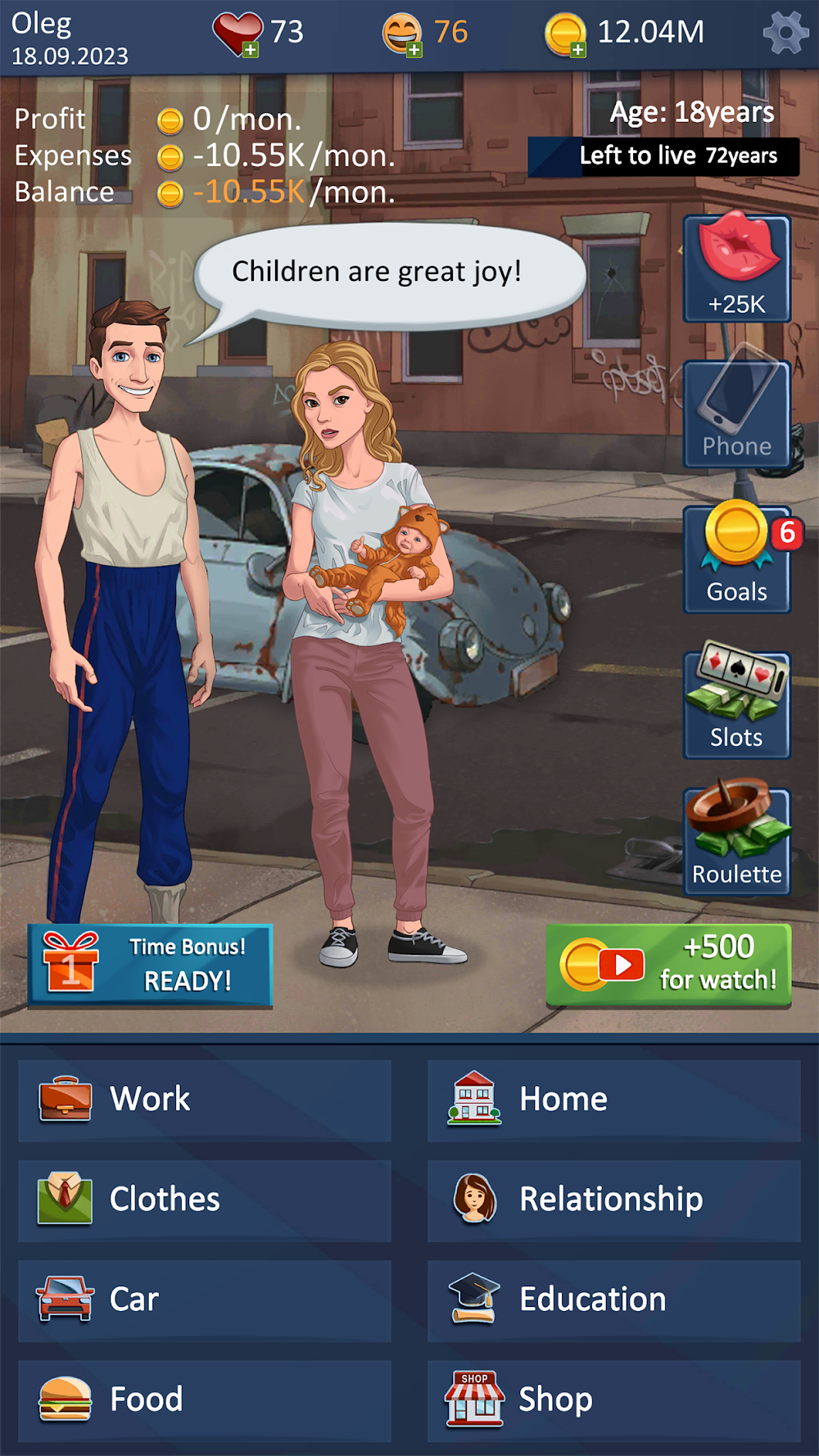The width and height of the screenshot is (819, 1456).
Task: Claim the Time Bonus gift
Action: pos(151,965)
